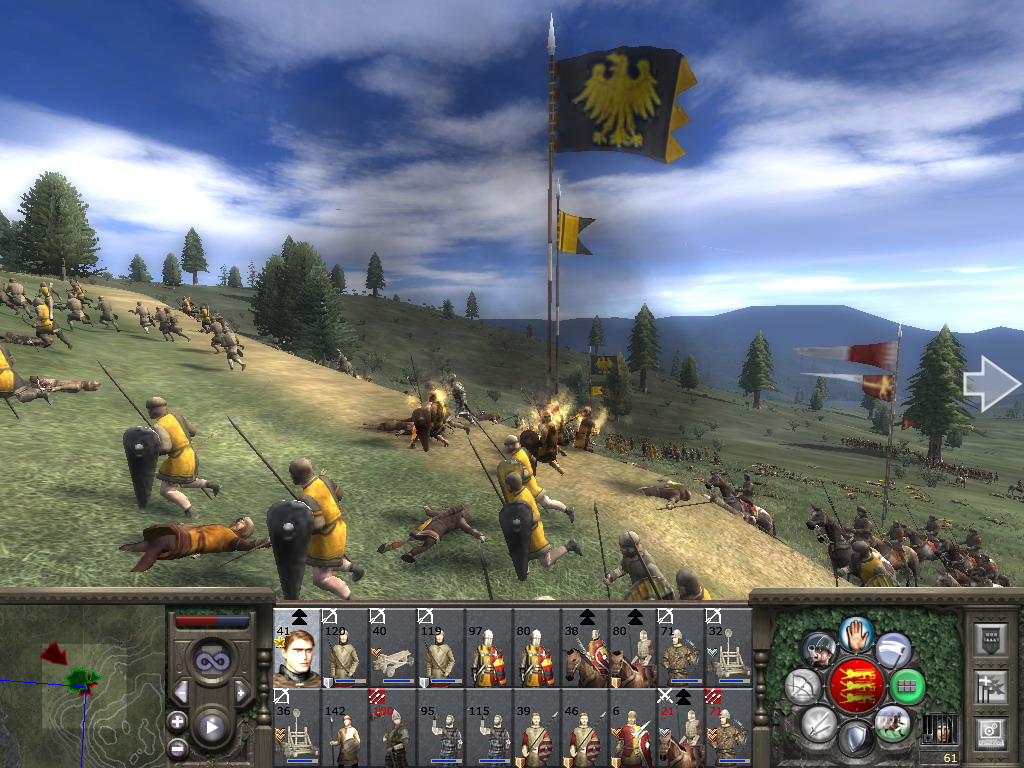Activate the green group formation button
Viewport: 1024px width, 768px height.
(907, 686)
